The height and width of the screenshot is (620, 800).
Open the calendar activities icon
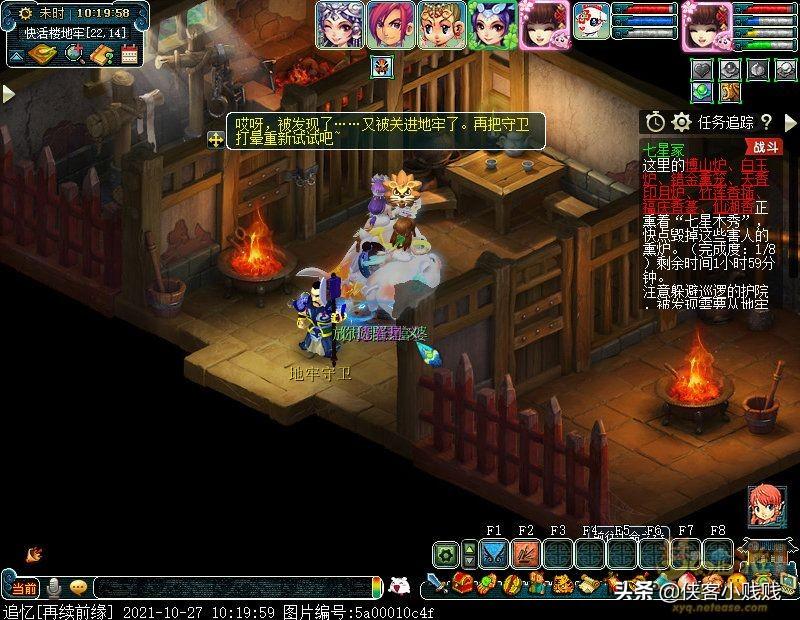(129, 55)
